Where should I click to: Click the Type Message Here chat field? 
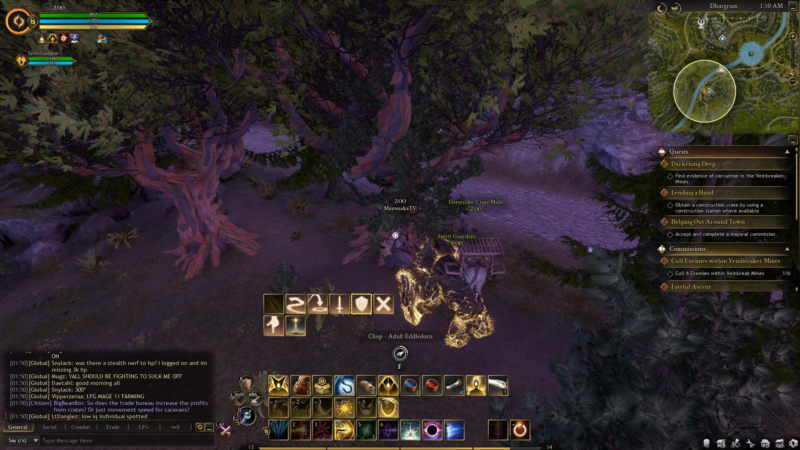click(120, 440)
